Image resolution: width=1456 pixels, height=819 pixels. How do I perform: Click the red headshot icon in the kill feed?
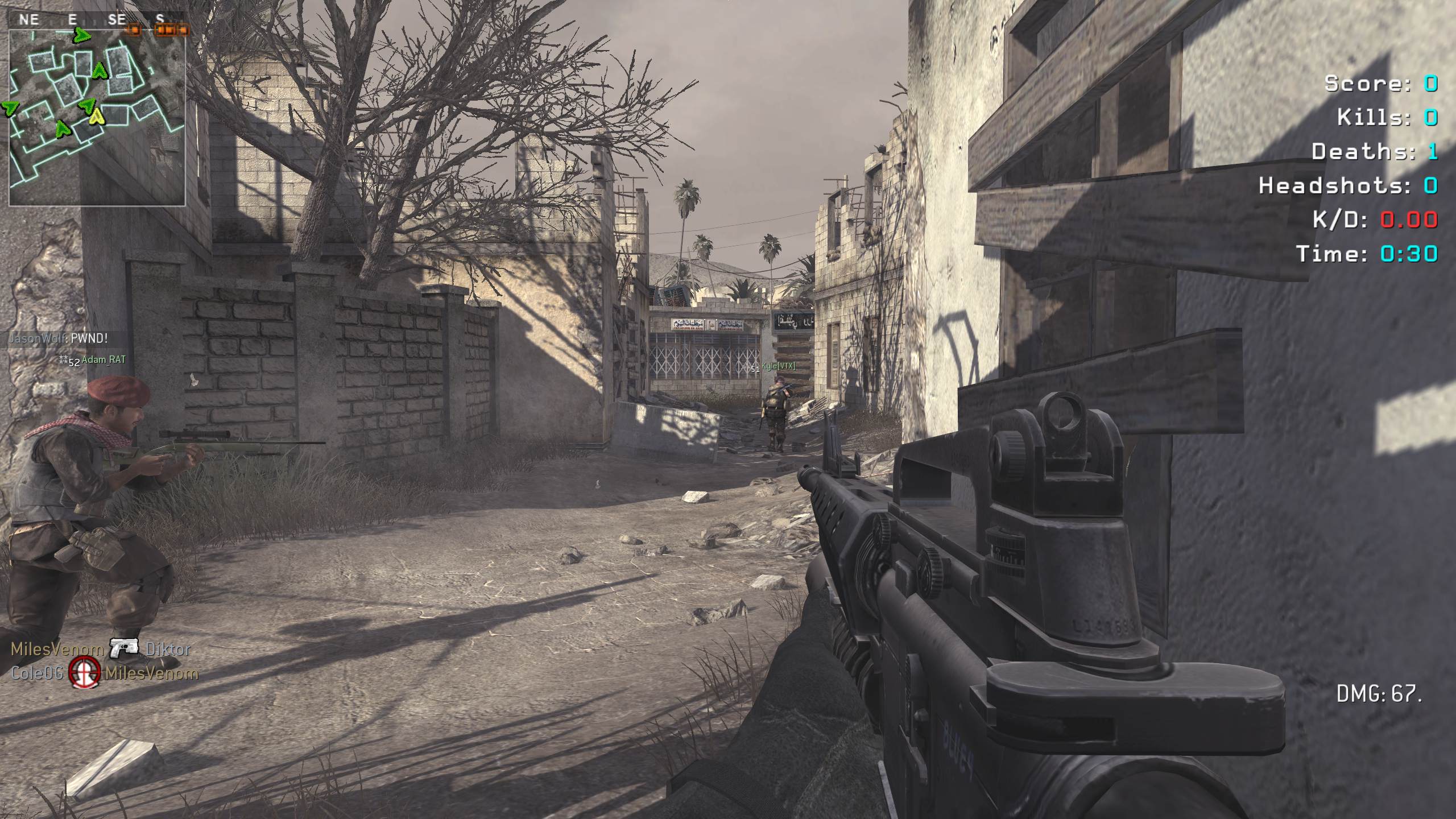[x=84, y=673]
